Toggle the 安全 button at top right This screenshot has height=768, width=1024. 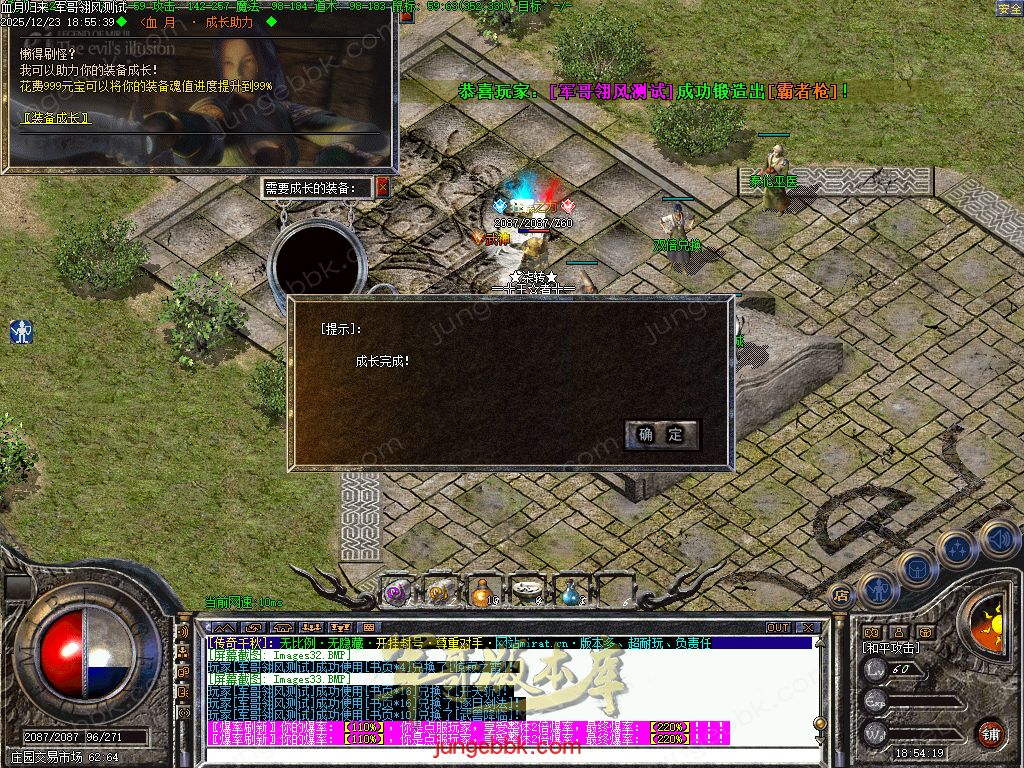[x=1009, y=8]
